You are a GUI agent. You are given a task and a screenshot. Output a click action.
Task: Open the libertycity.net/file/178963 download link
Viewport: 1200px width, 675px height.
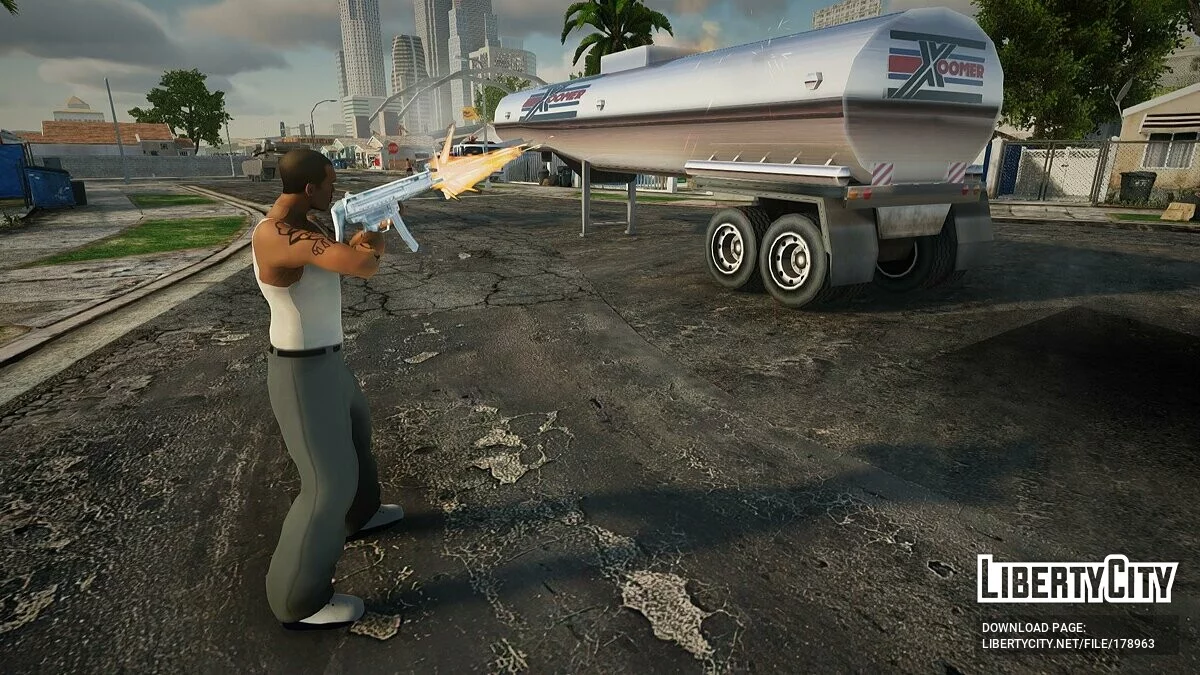(1068, 645)
